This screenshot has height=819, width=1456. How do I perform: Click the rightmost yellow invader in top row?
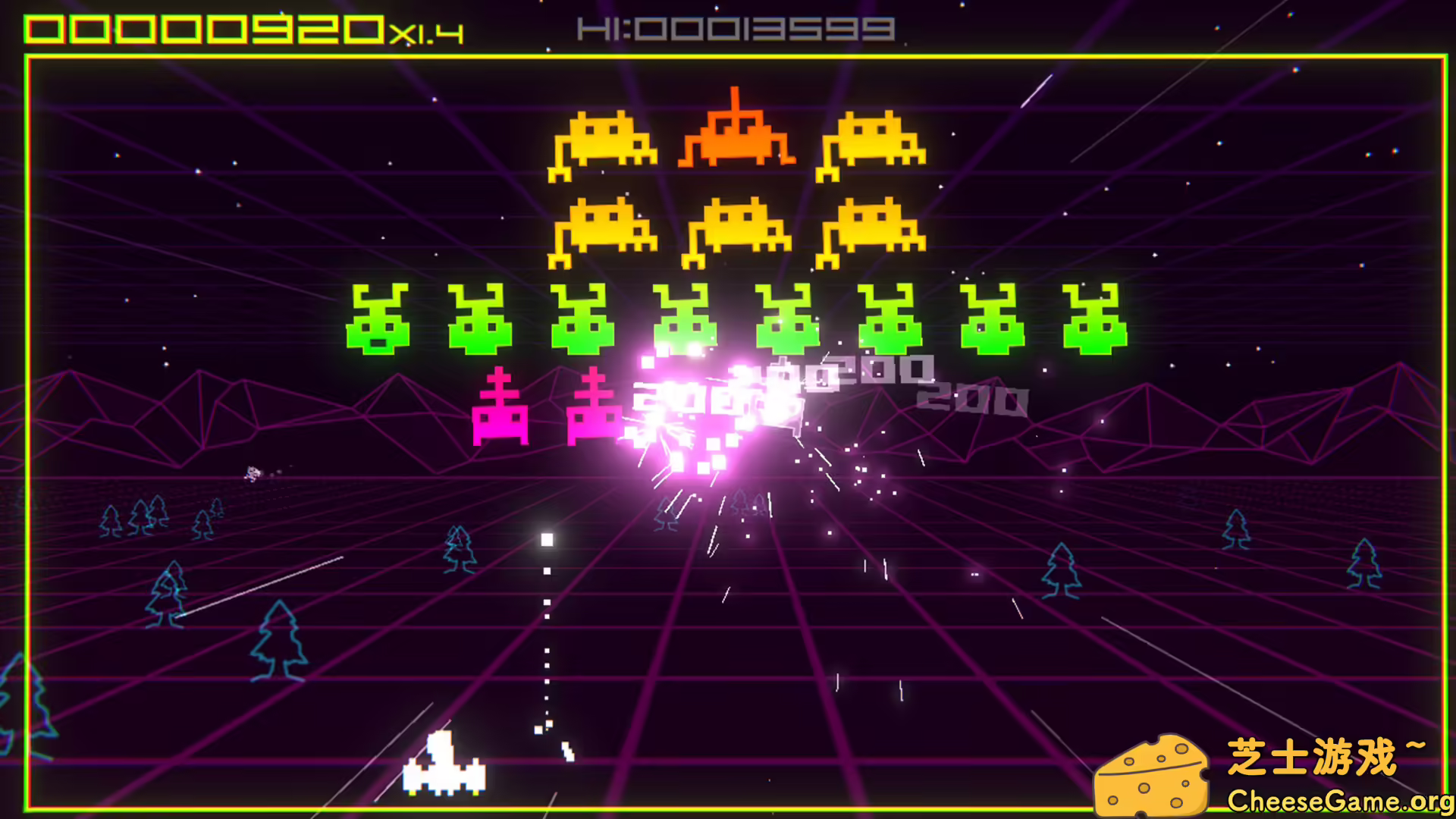[x=872, y=144]
